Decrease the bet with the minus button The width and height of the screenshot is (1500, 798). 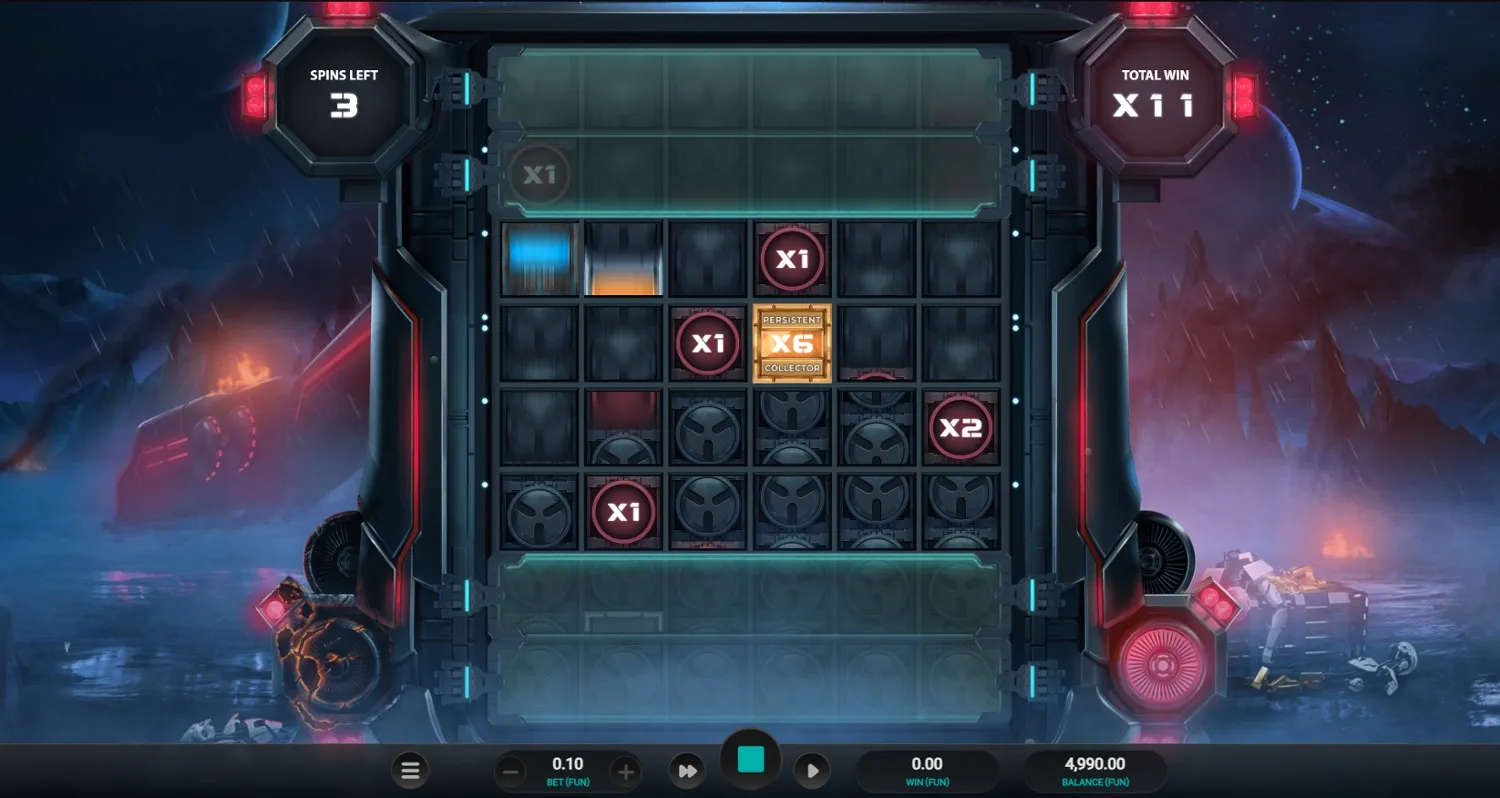point(510,770)
